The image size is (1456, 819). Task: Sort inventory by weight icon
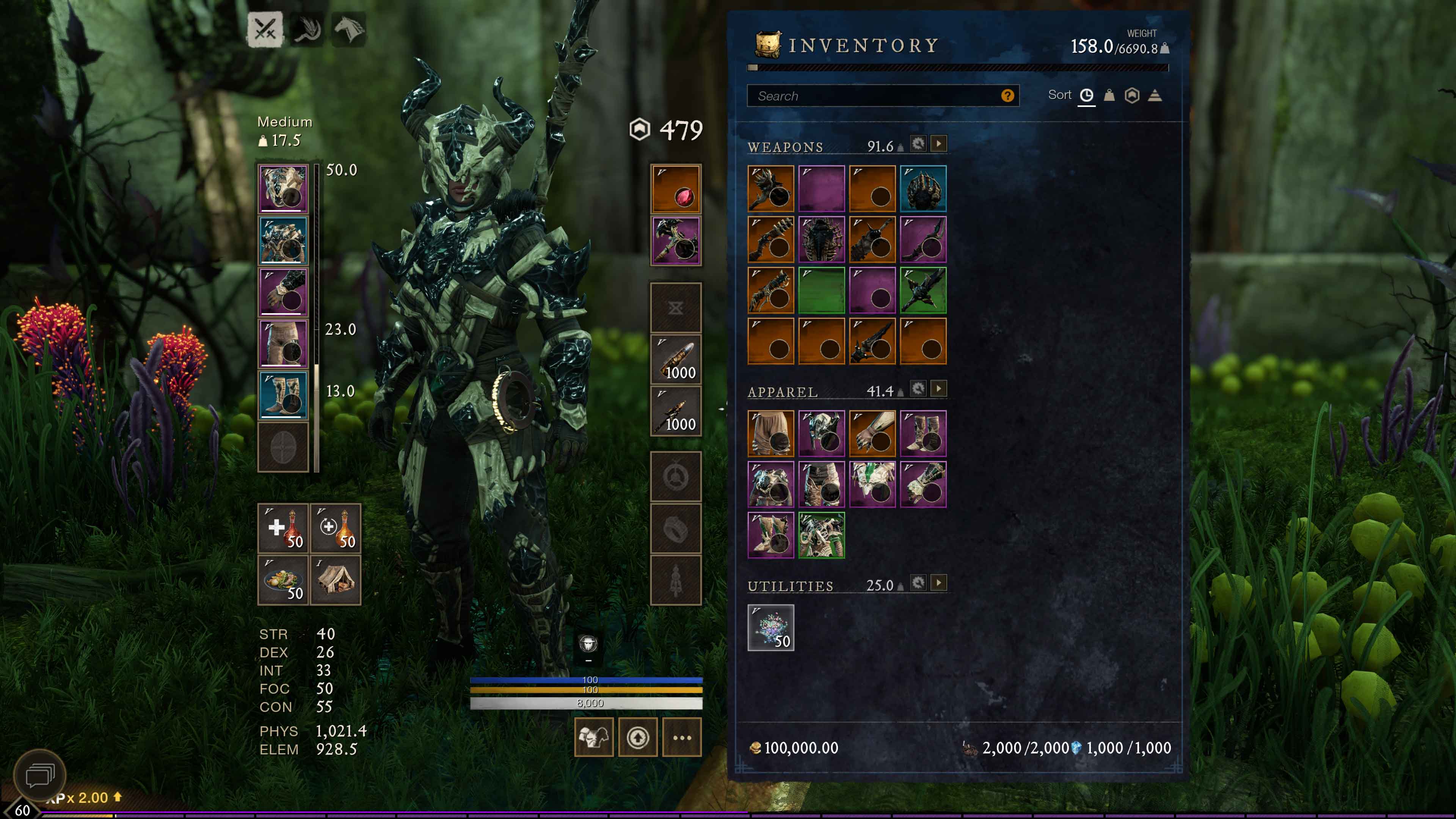1109,95
